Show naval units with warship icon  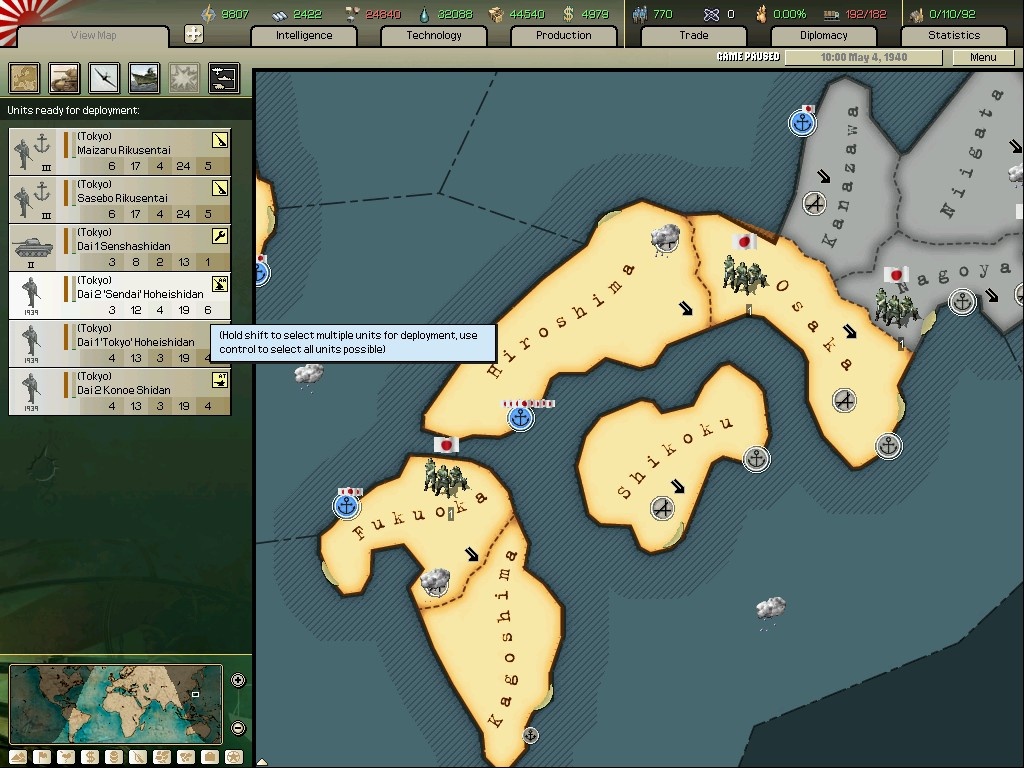coord(144,77)
